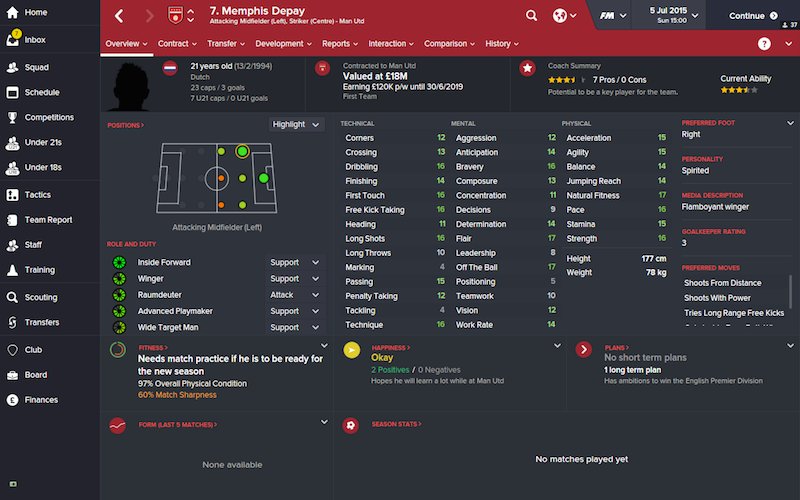Open the Finances page

tap(41, 400)
